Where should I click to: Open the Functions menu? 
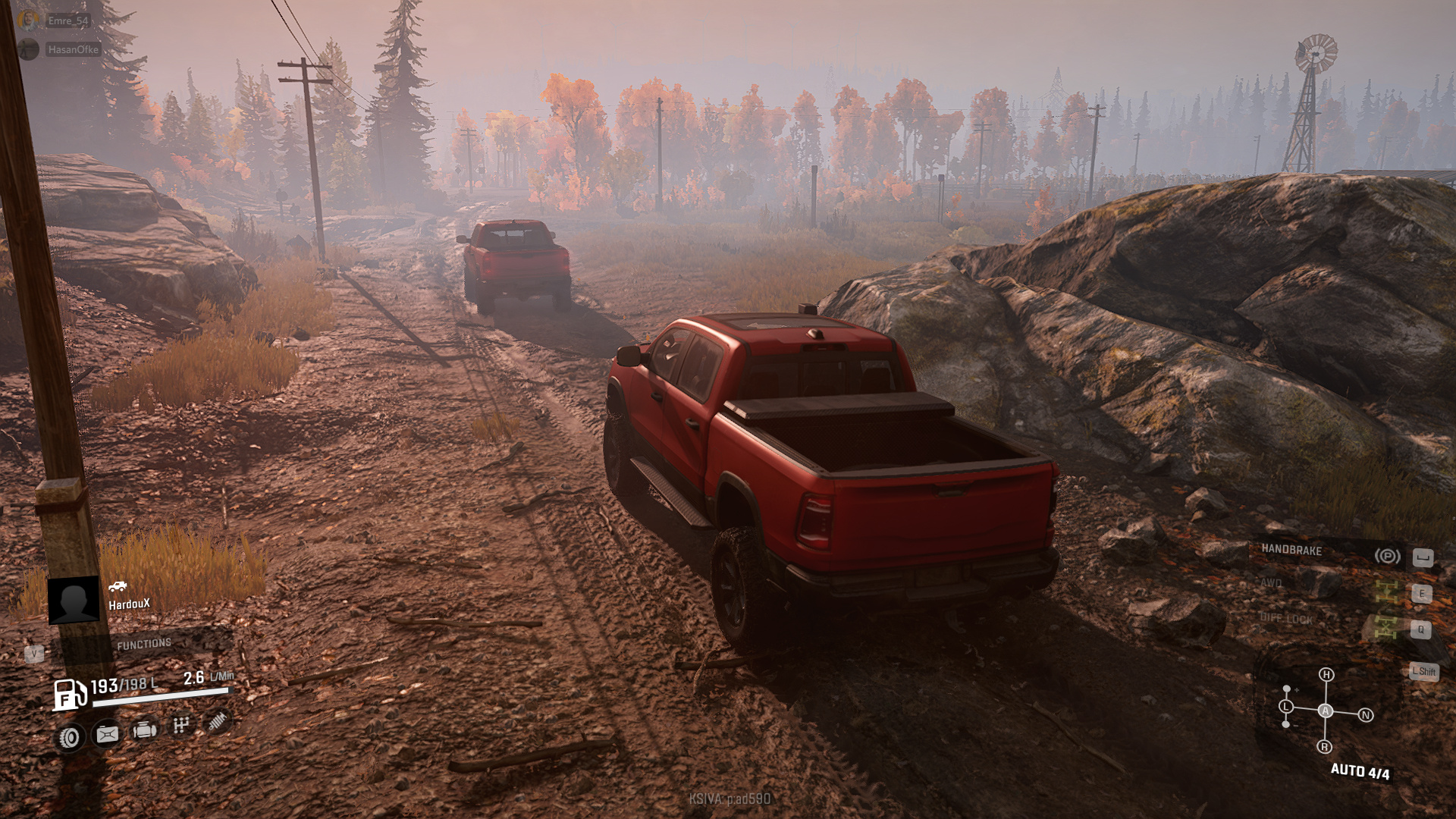pos(143,645)
